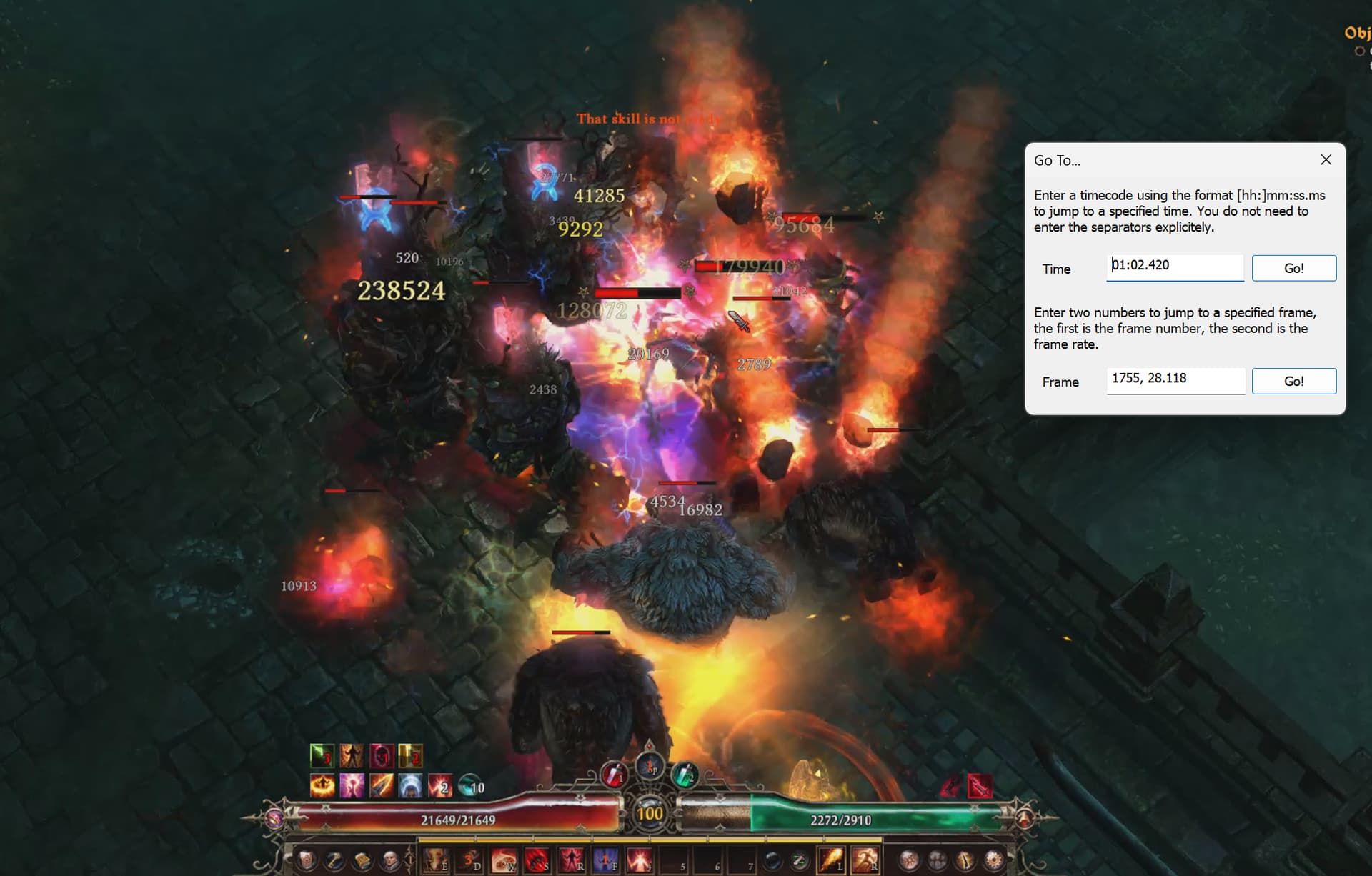Close the Go To dialog
Viewport: 1372px width, 876px height.
point(1326,160)
